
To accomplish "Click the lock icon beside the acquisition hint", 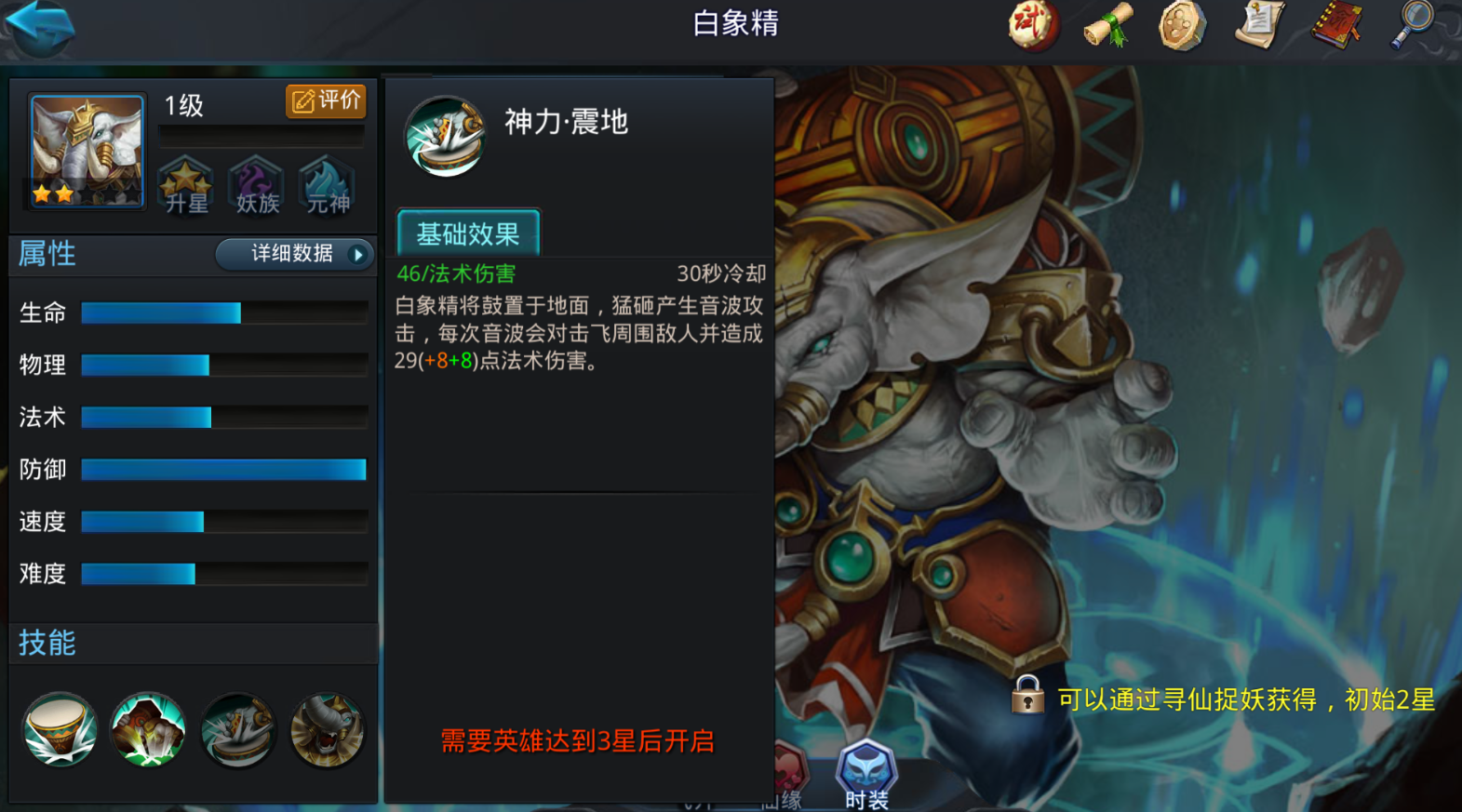I will click(x=1027, y=696).
